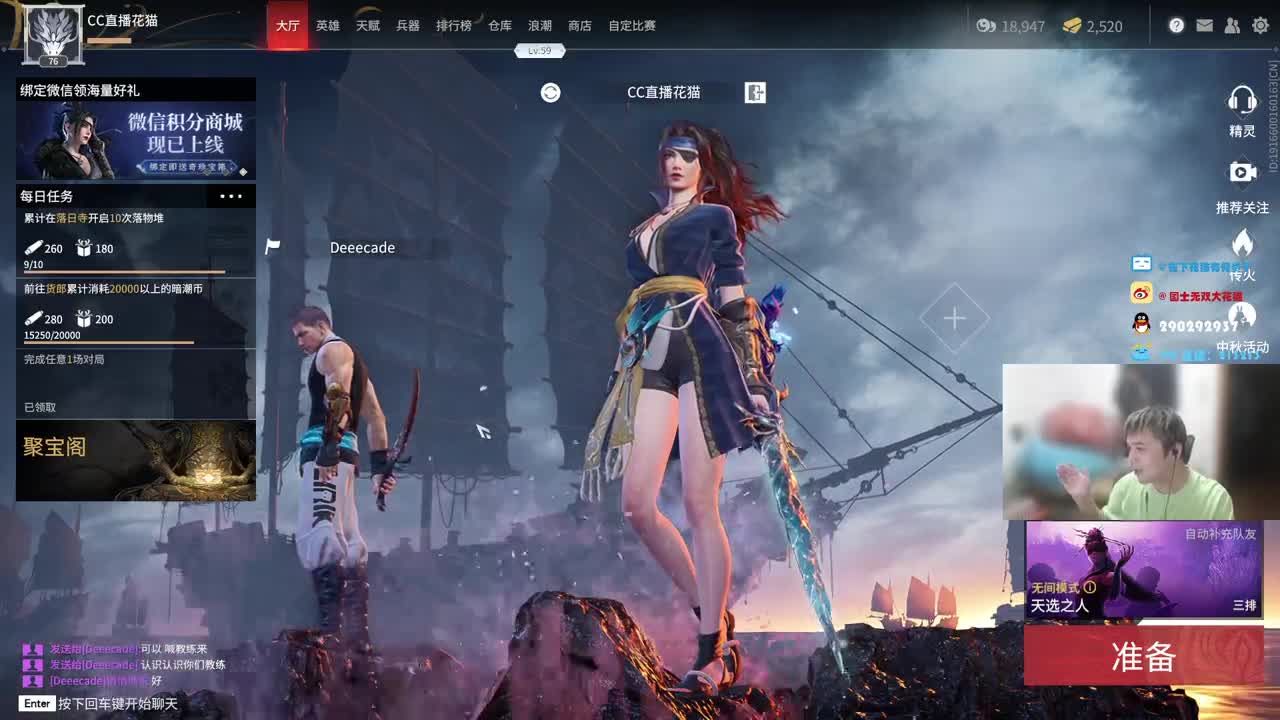The image size is (1280, 720).
Task: Open the 推荐关注 camera icon
Action: (1242, 172)
